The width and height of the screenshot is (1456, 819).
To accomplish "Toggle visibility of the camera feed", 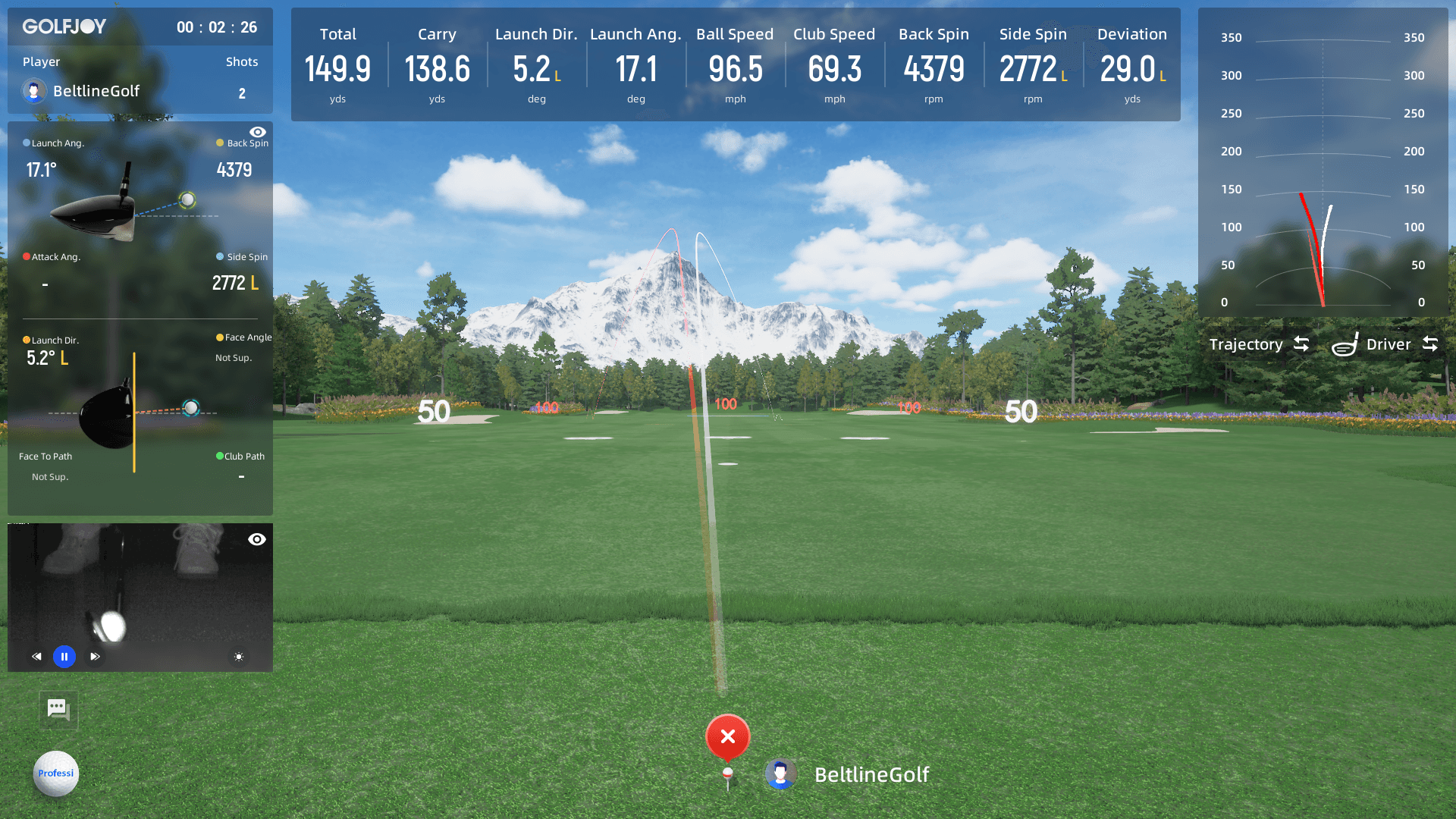I will [257, 539].
